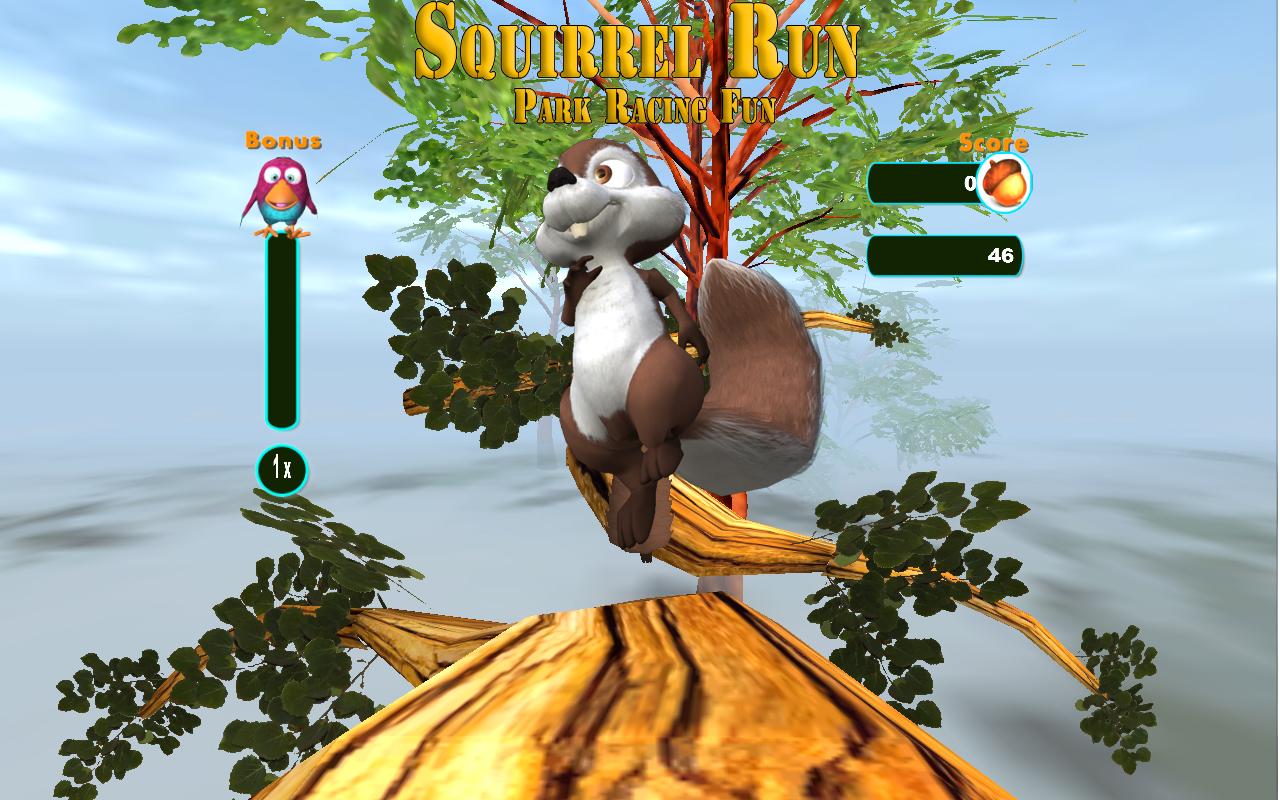Click the Bonus label above the bird

pos(284,140)
